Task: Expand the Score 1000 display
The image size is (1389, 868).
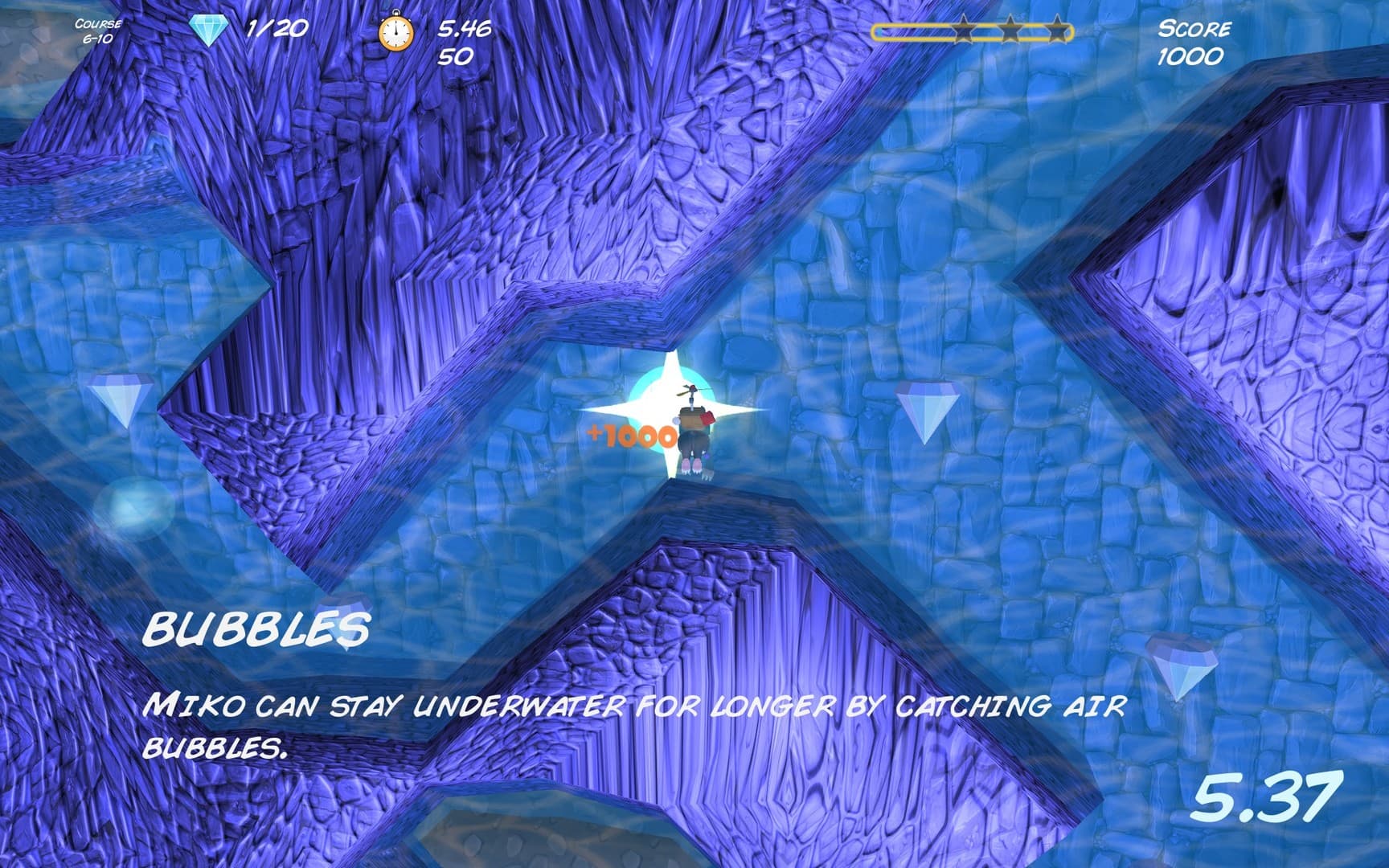Action: tap(1193, 42)
